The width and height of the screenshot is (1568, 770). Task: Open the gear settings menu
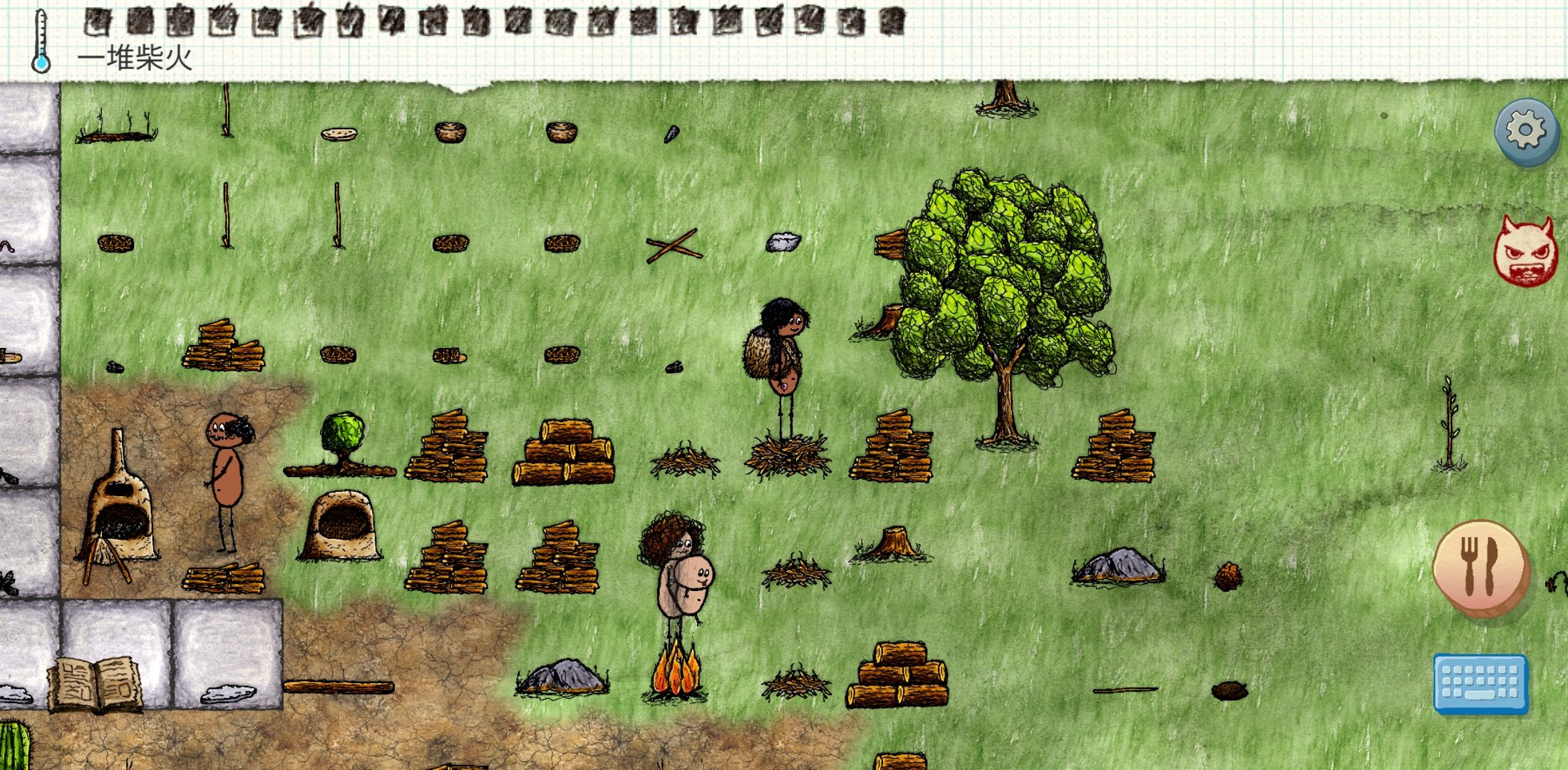pyautogui.click(x=1525, y=131)
